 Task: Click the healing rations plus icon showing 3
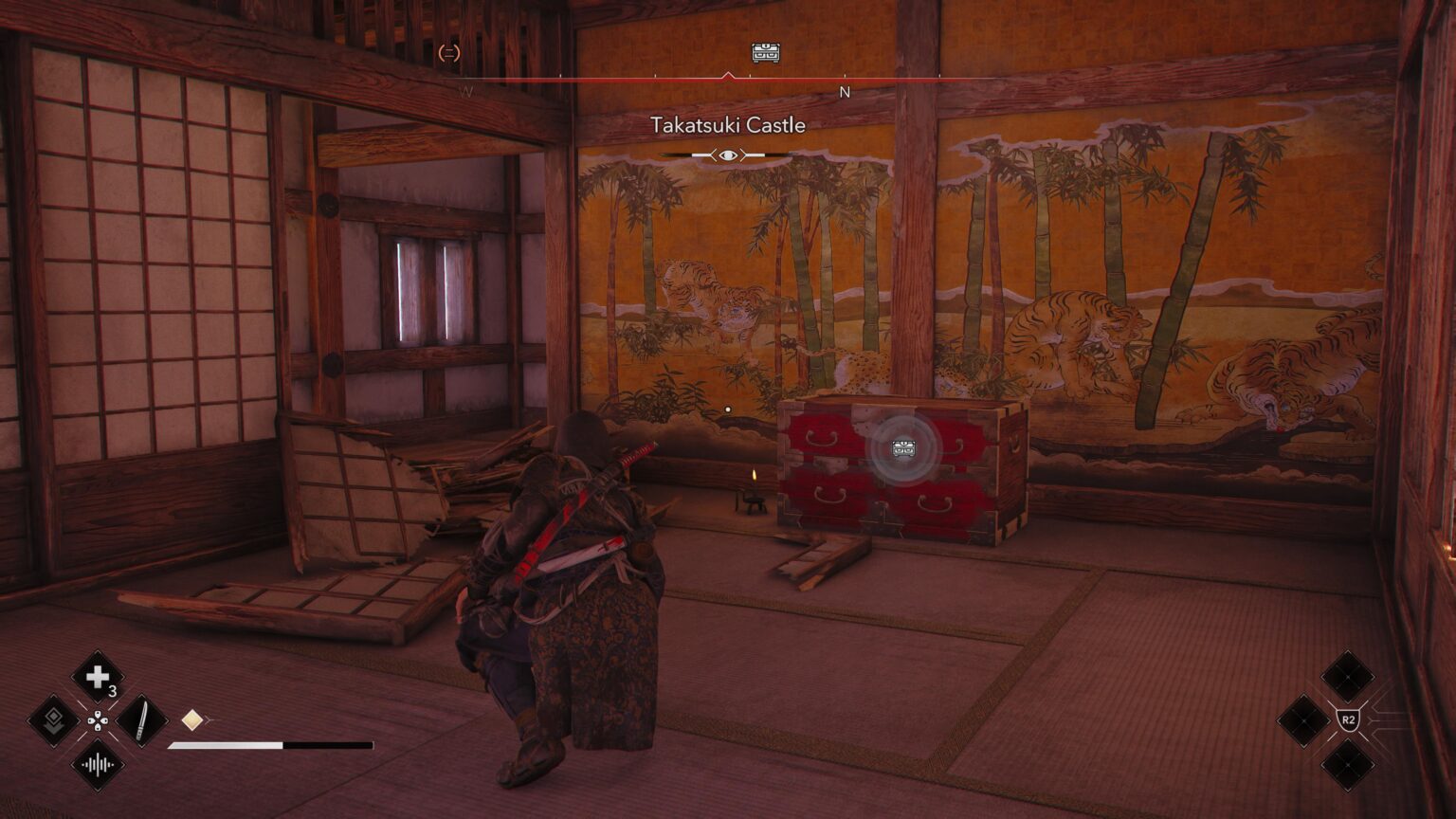[x=97, y=675]
